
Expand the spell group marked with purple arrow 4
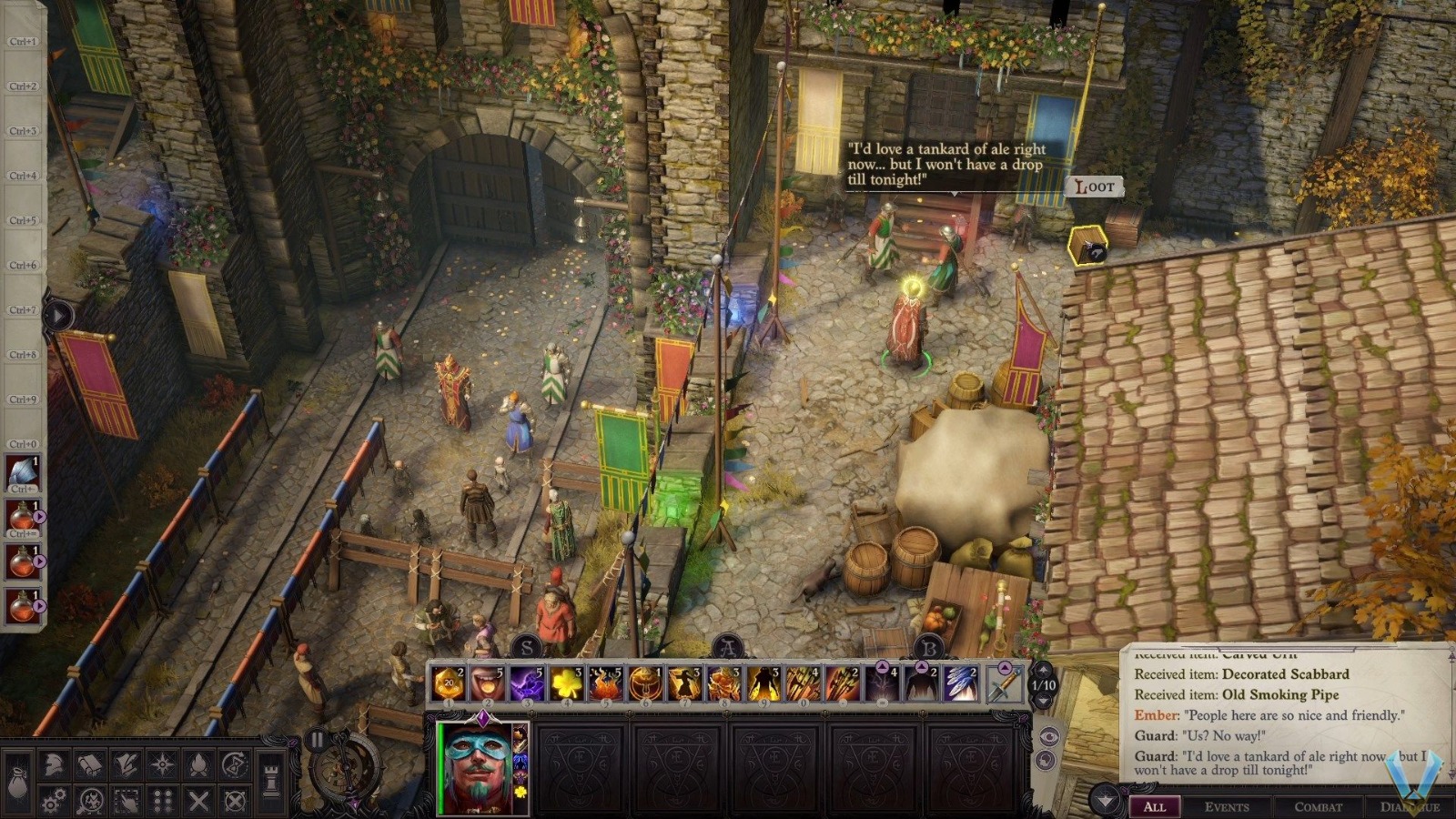point(883,667)
